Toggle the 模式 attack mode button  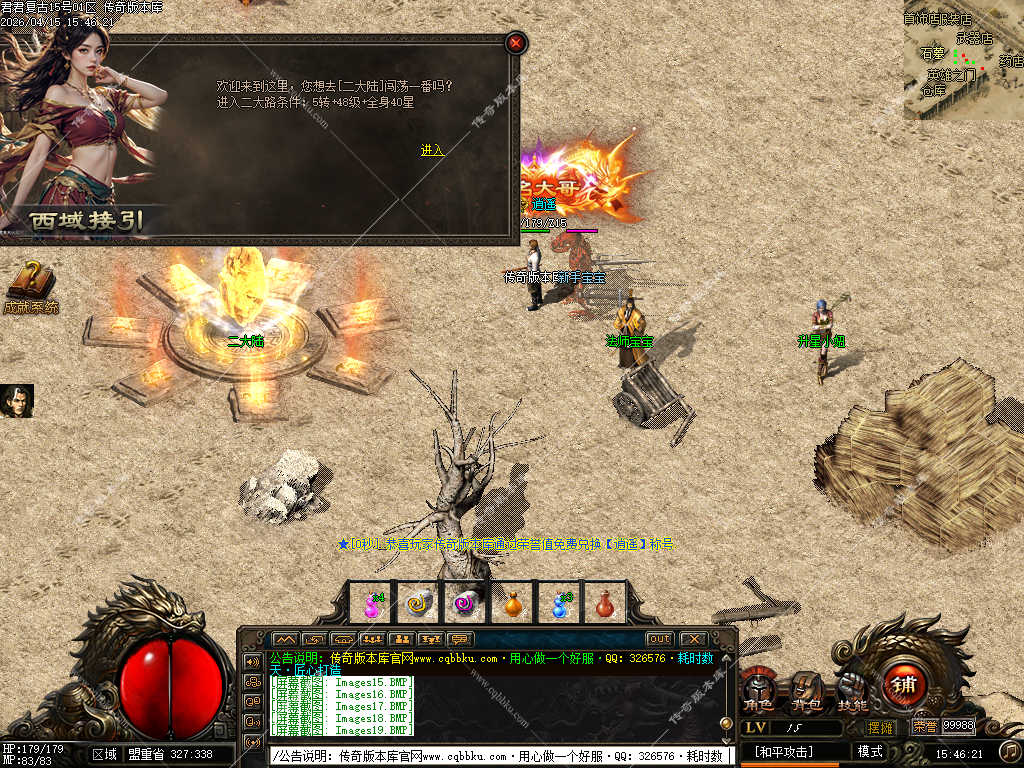(x=870, y=751)
